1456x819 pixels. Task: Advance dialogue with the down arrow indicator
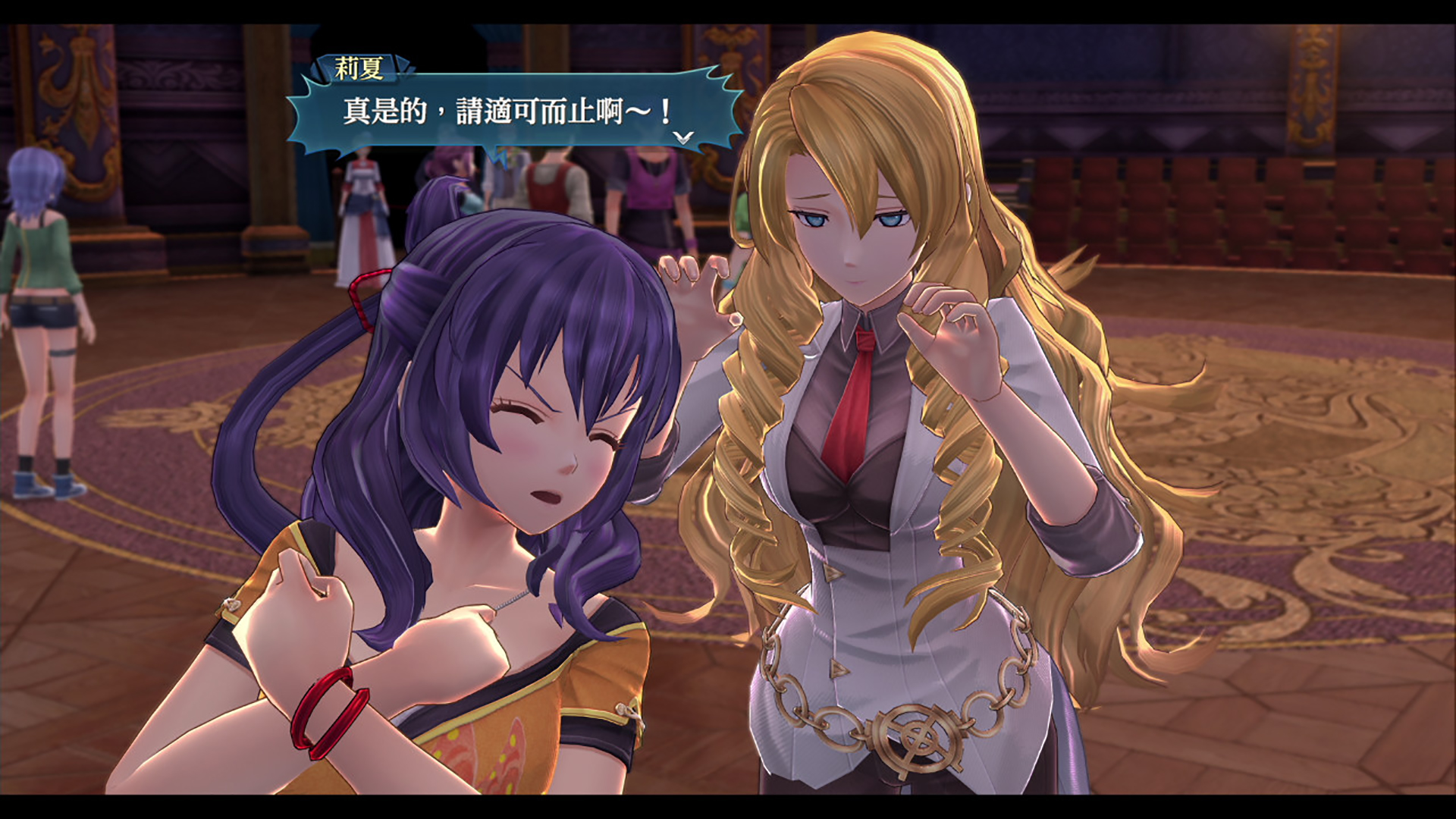click(x=683, y=137)
